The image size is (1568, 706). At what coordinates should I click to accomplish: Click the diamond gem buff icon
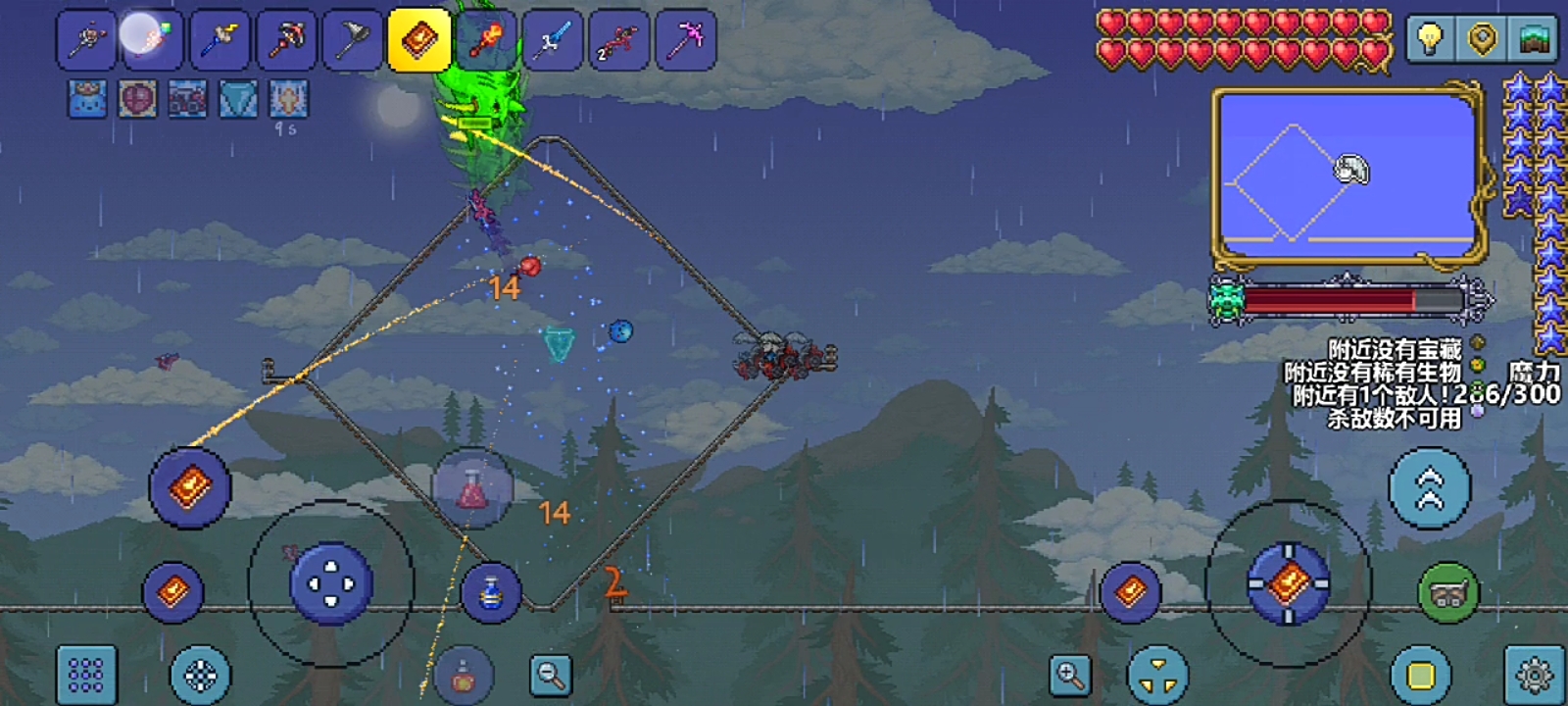pyautogui.click(x=238, y=99)
